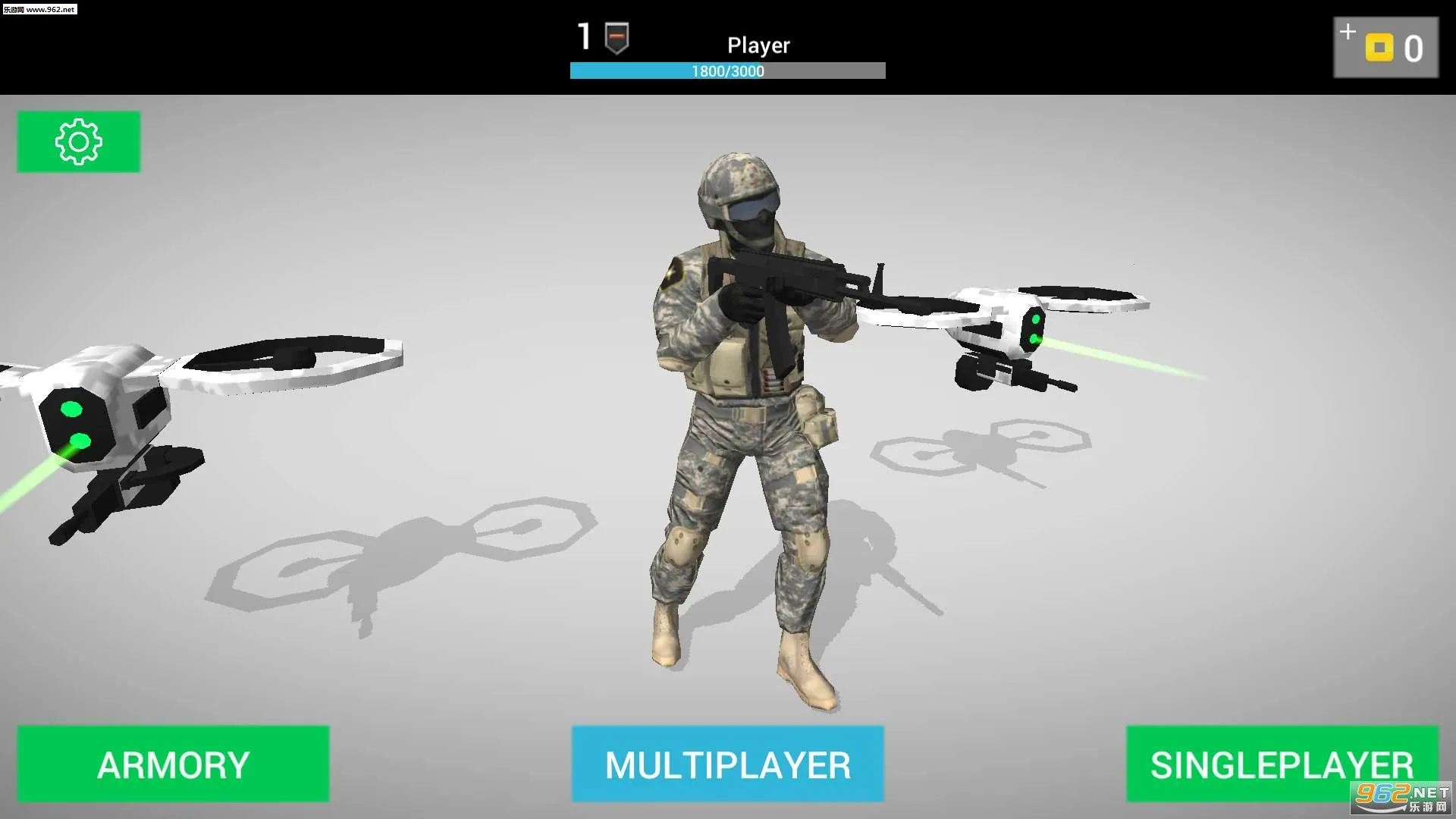
Task: Click the XP progress bar showing 1800/3000
Action: tap(726, 71)
